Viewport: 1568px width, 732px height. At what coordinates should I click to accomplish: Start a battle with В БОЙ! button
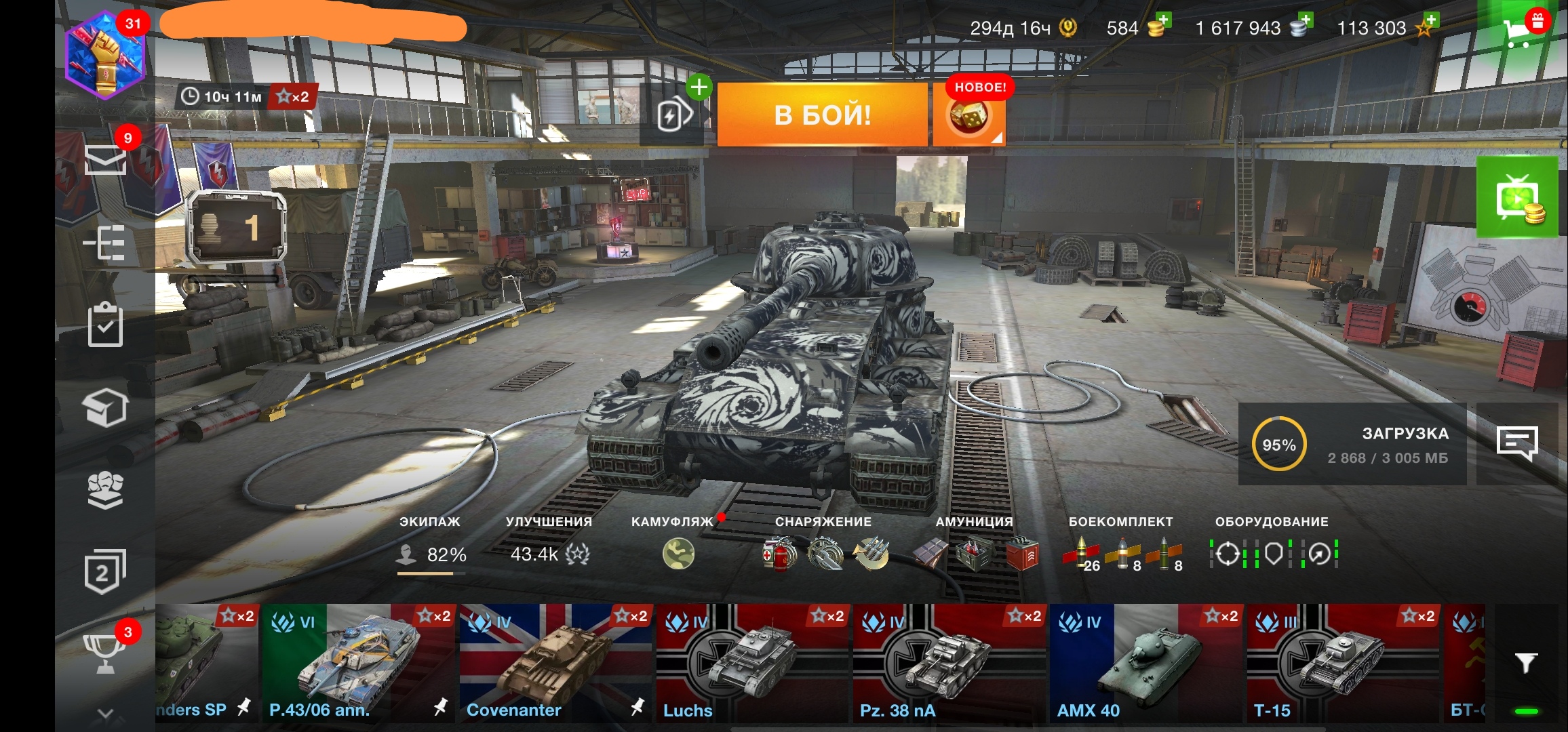point(822,115)
